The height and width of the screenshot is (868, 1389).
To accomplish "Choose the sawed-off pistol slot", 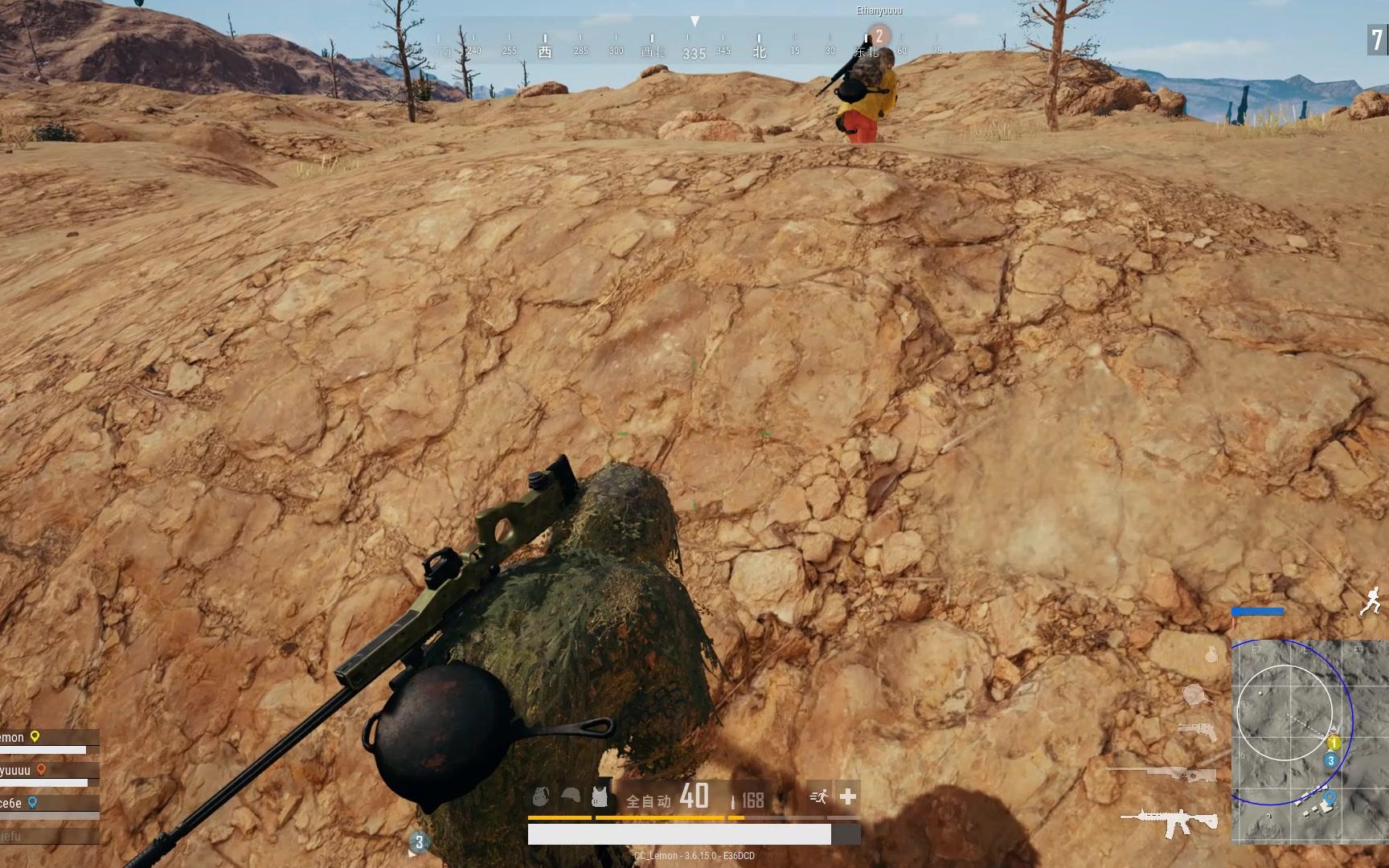I will (x=1196, y=731).
